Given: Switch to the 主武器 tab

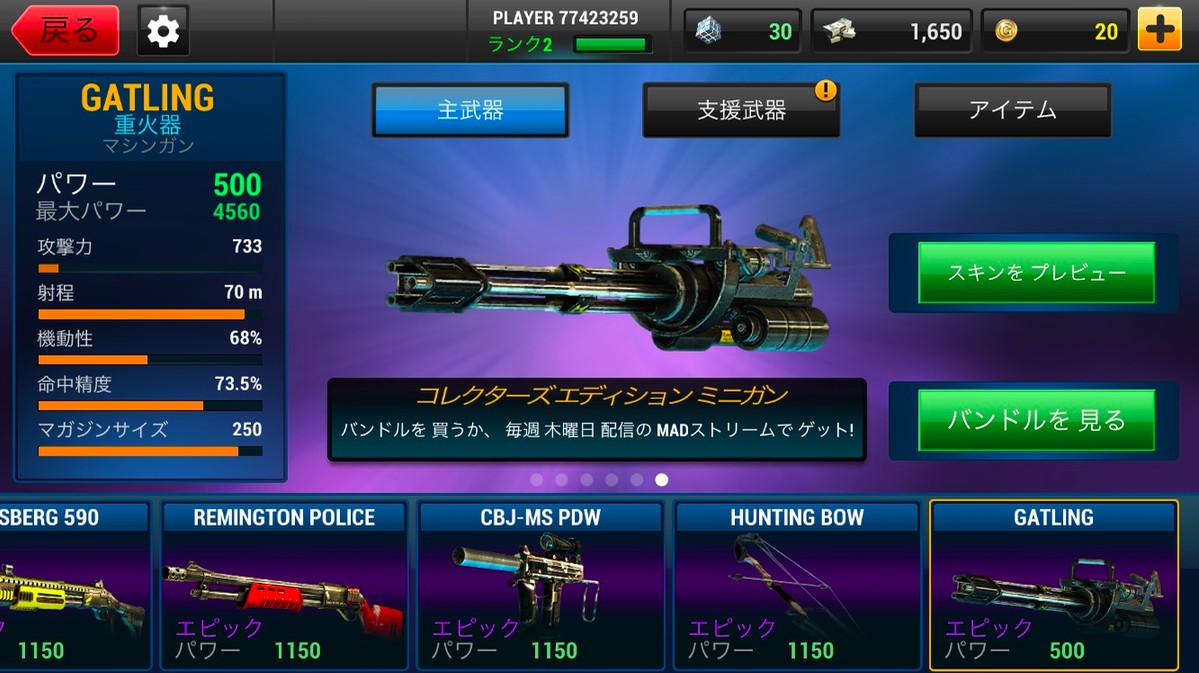Looking at the screenshot, I should click(x=470, y=110).
